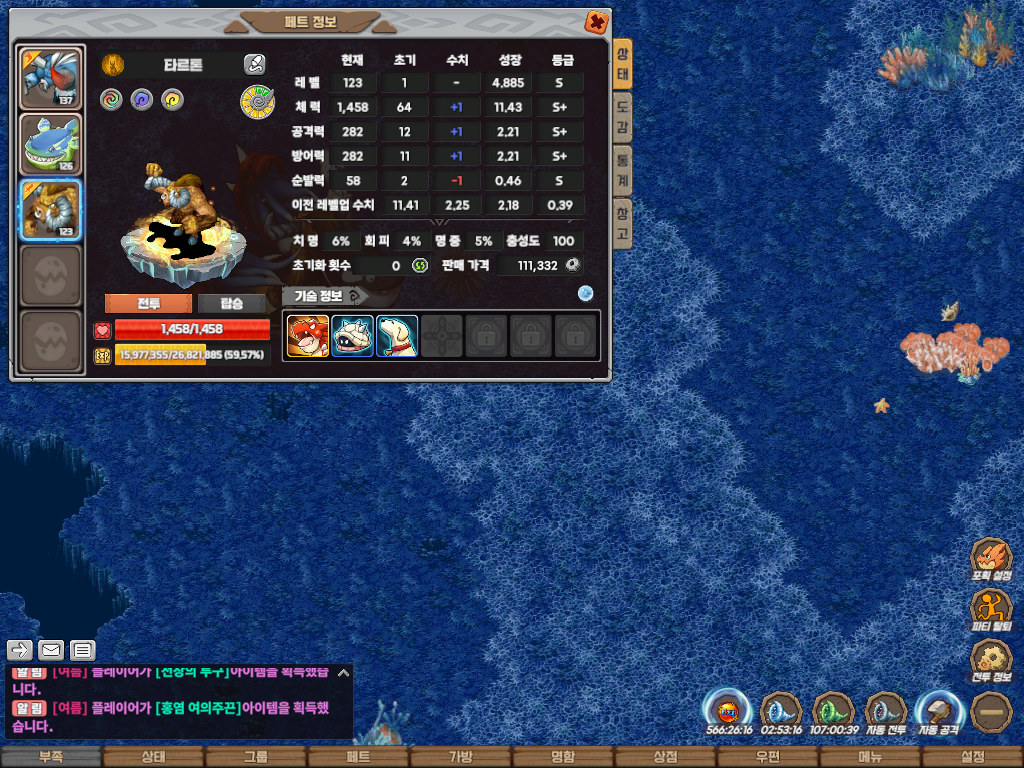Rename the pet with the pencil button
This screenshot has width=1024, height=768.
pyautogui.click(x=254, y=65)
